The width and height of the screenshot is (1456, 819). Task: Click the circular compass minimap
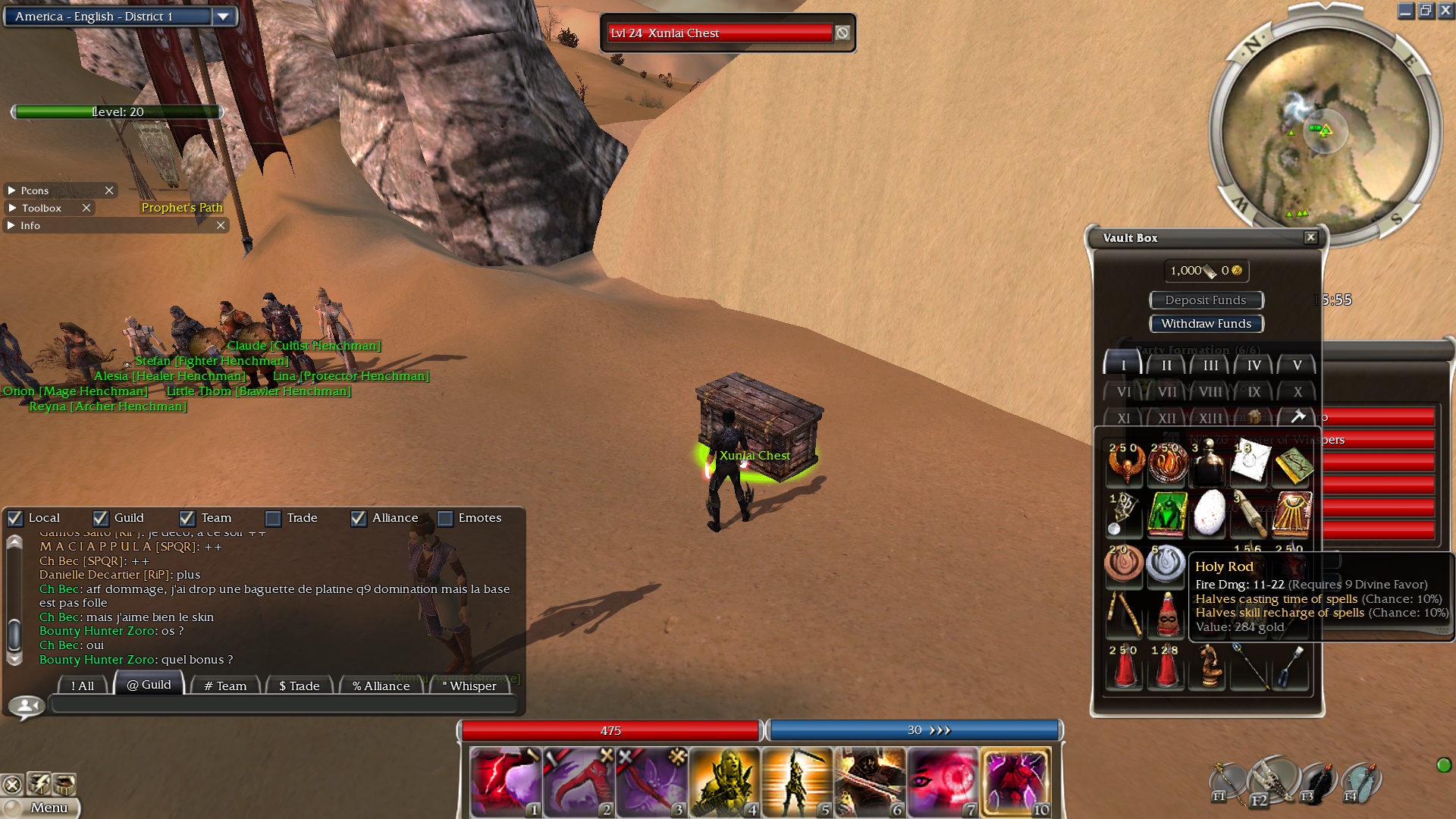point(1324,130)
